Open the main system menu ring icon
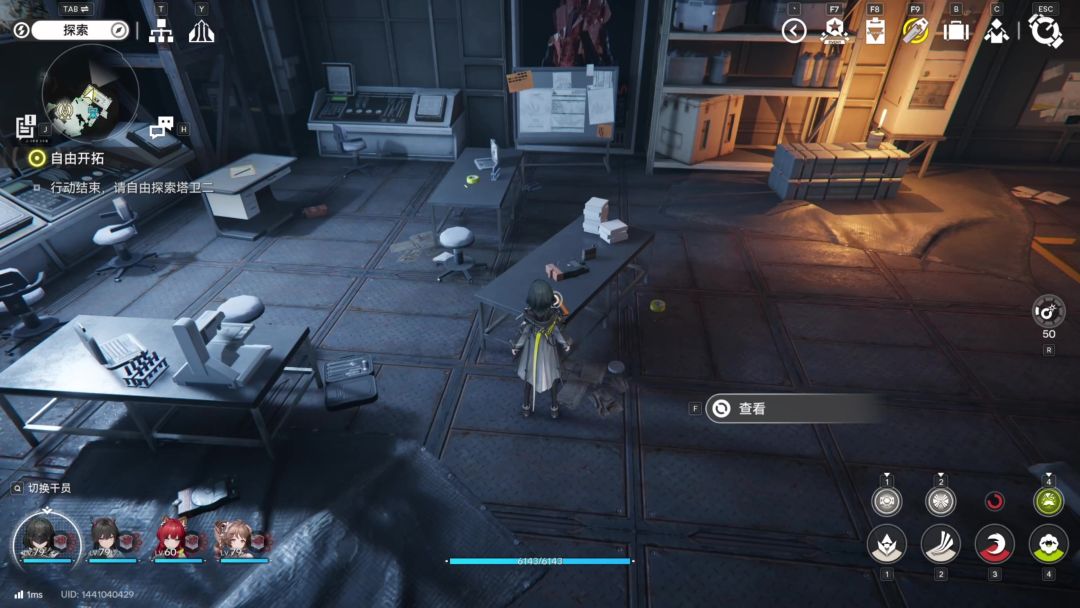This screenshot has width=1080, height=608. coord(1046,31)
